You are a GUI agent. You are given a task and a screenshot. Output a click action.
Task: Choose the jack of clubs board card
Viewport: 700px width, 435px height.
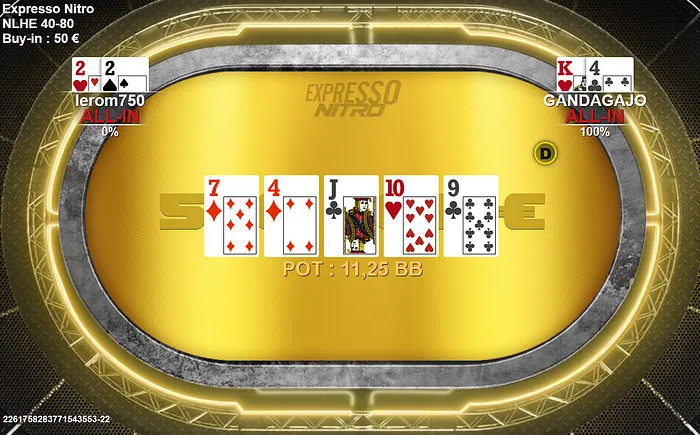351,215
